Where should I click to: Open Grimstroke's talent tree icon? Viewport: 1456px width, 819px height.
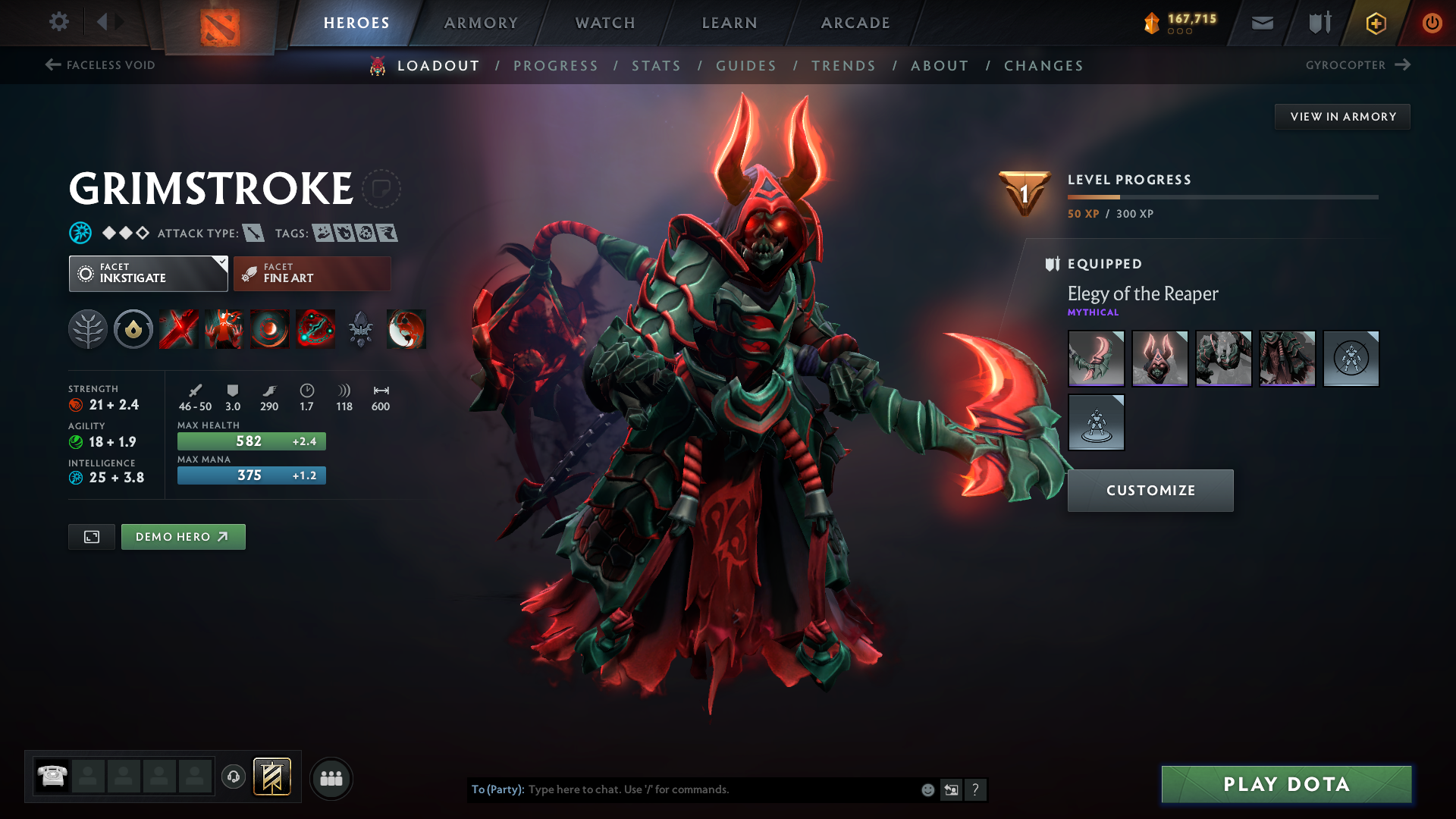pyautogui.click(x=88, y=329)
